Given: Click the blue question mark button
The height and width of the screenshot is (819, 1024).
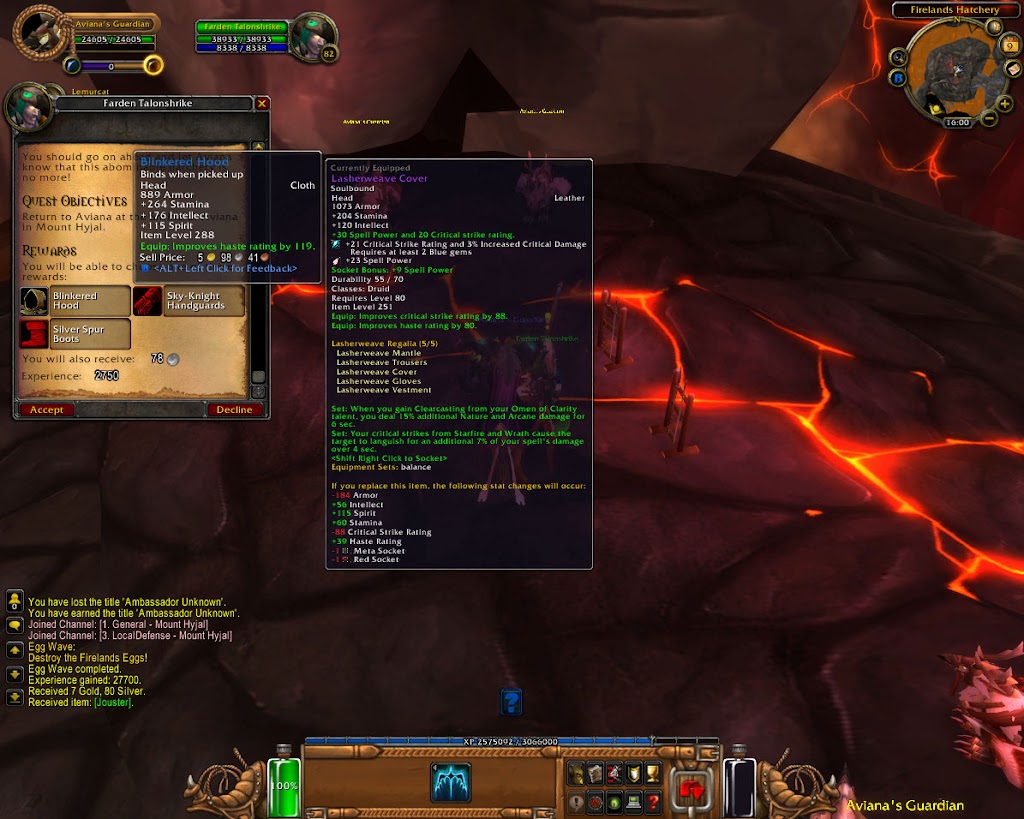Looking at the screenshot, I should click(511, 702).
